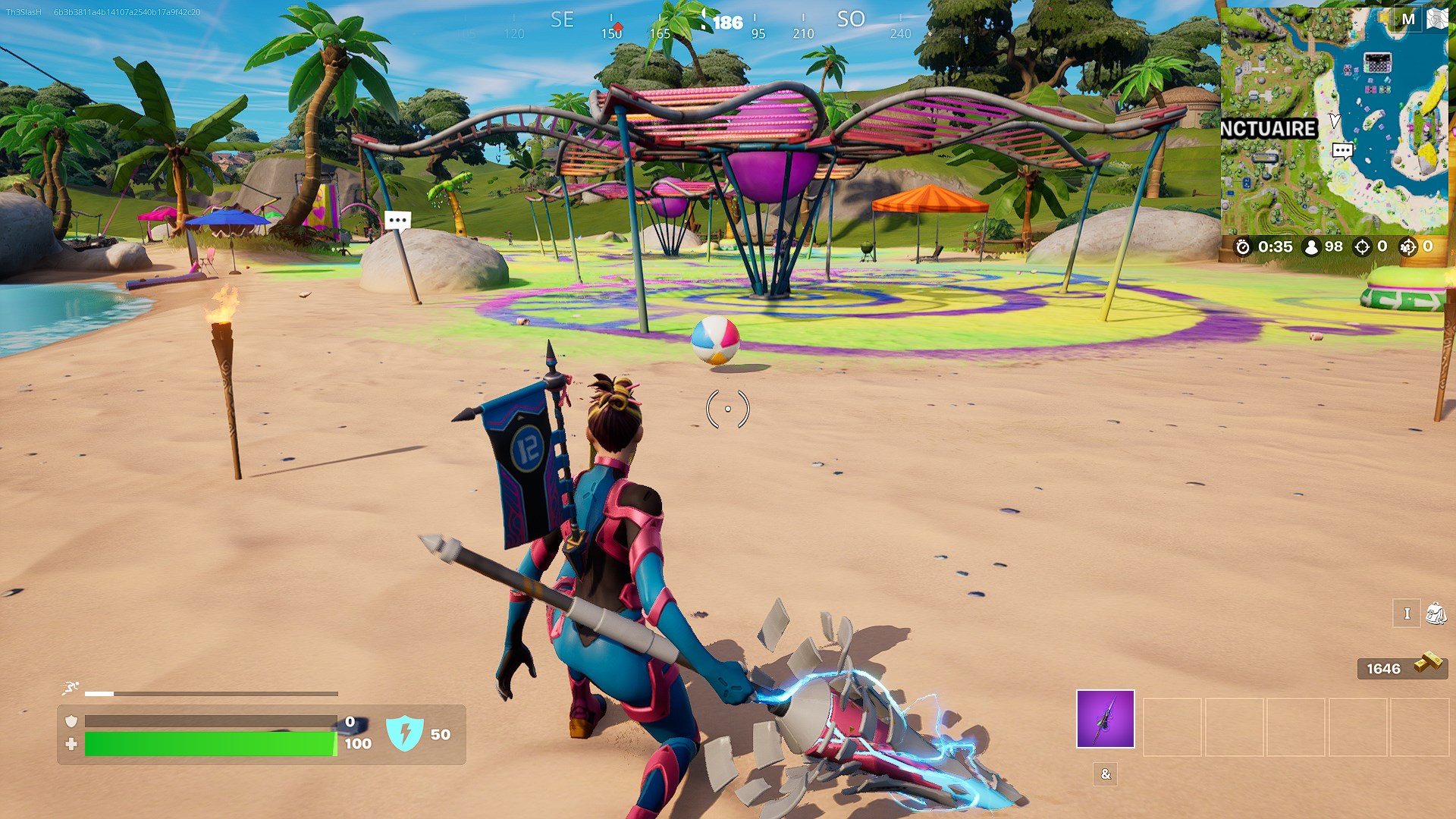1456x819 pixels.
Task: Click the speech bubble marker on the minimap
Action: [x=1342, y=150]
